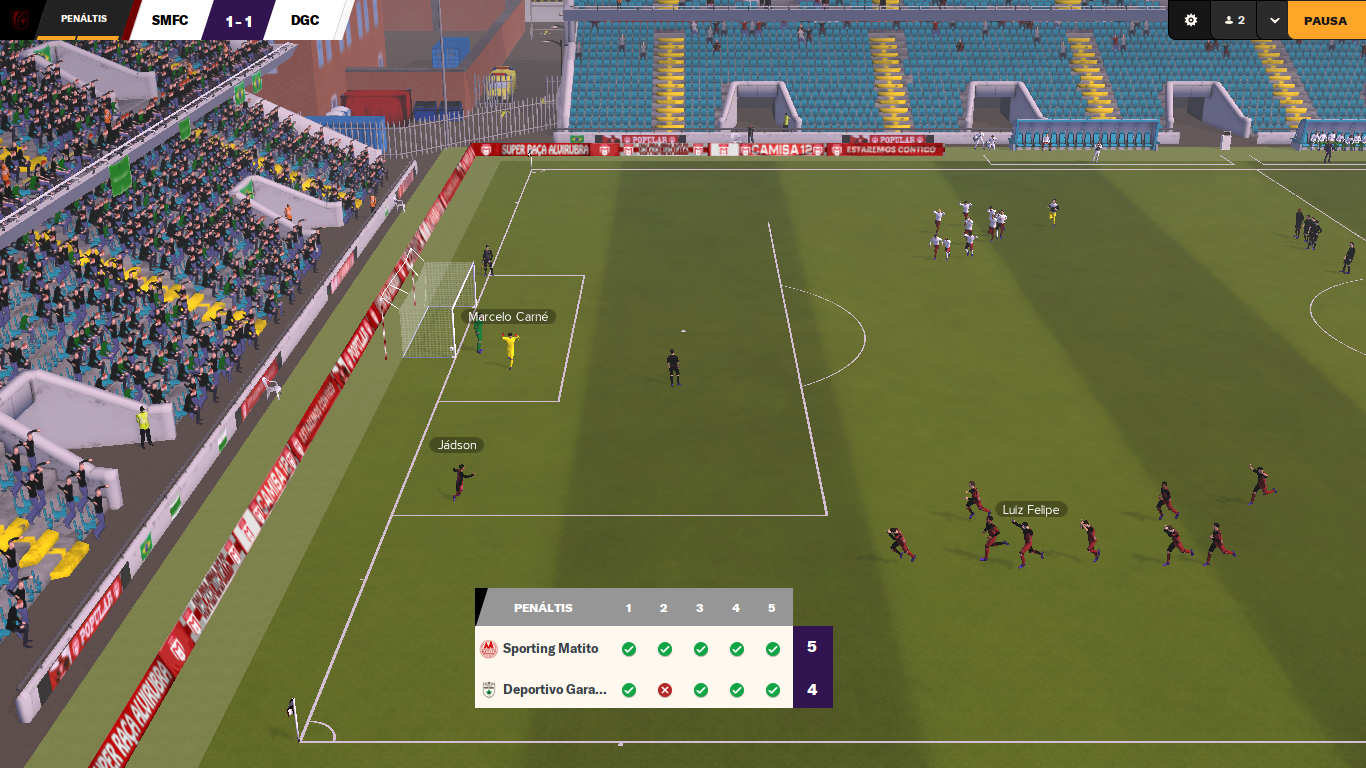Click the club badge left of PENÁLTIS
This screenshot has height=768, width=1366.
(x=19, y=19)
